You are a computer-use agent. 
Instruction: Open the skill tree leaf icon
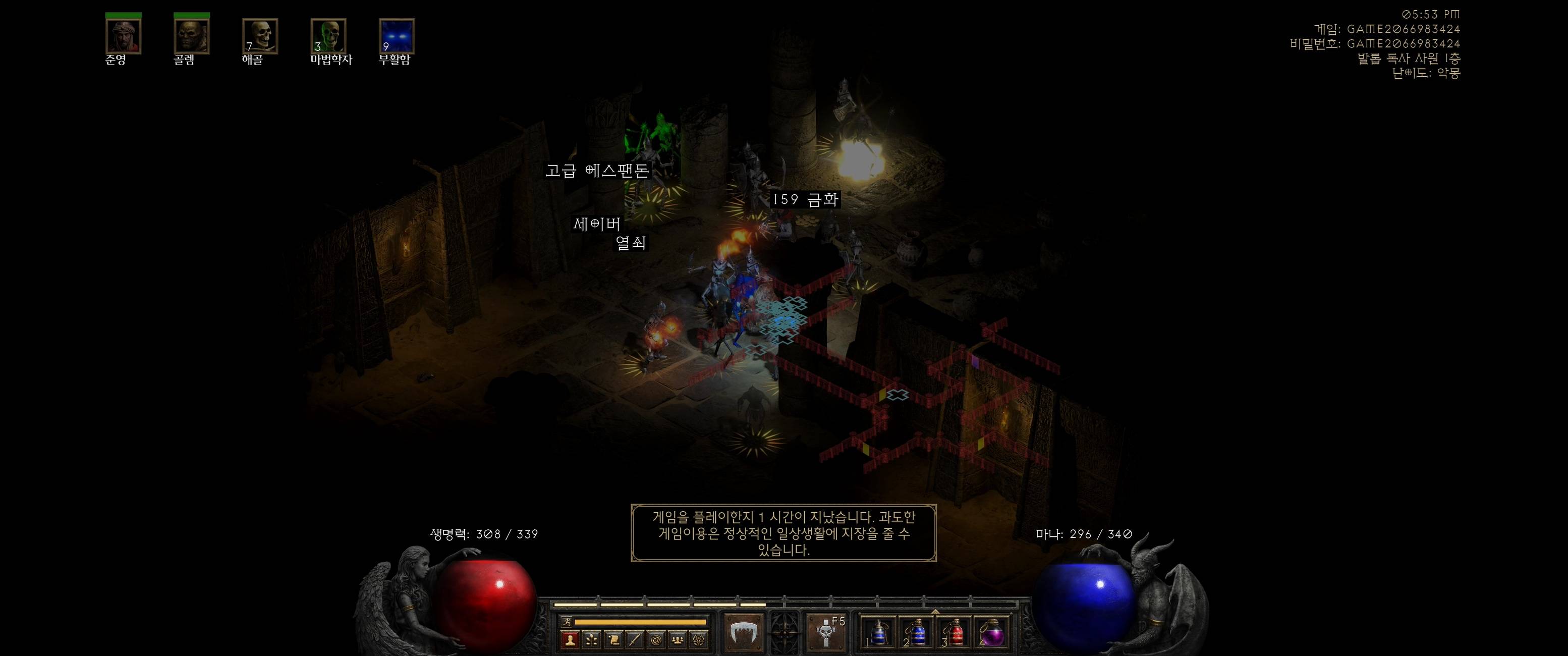tap(592, 639)
